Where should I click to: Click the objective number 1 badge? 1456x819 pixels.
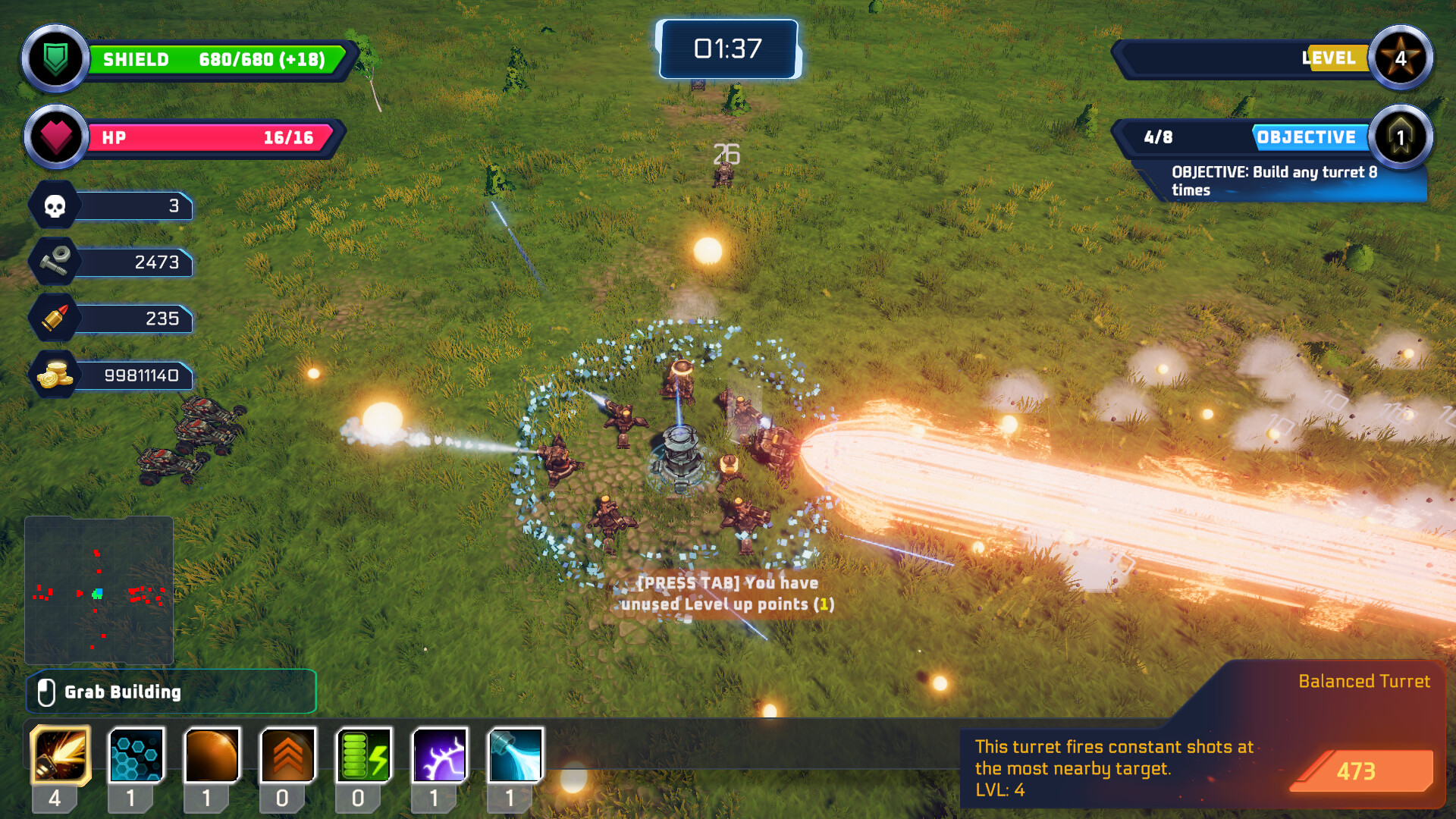point(1401,137)
